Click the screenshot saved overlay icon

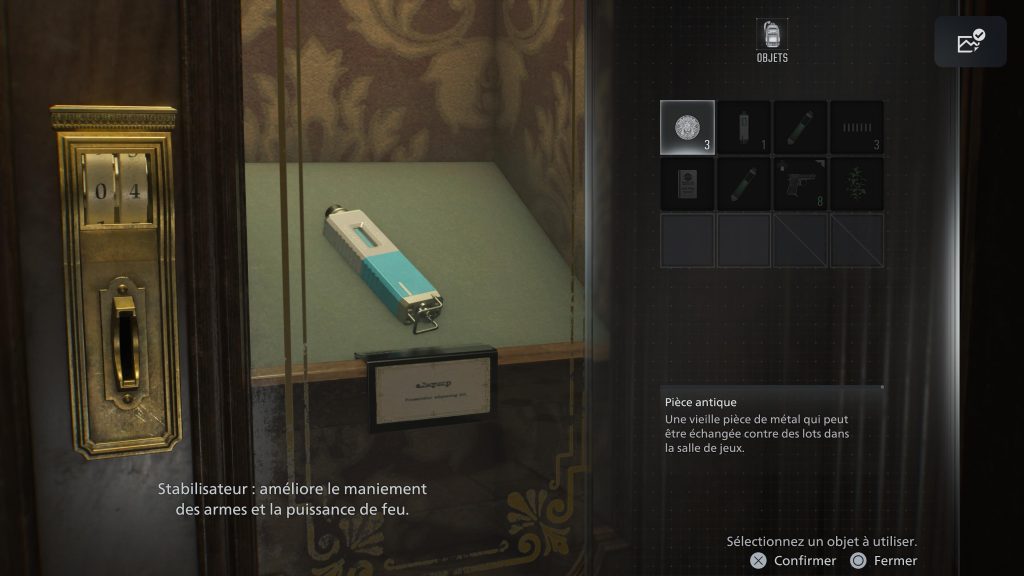coord(970,42)
